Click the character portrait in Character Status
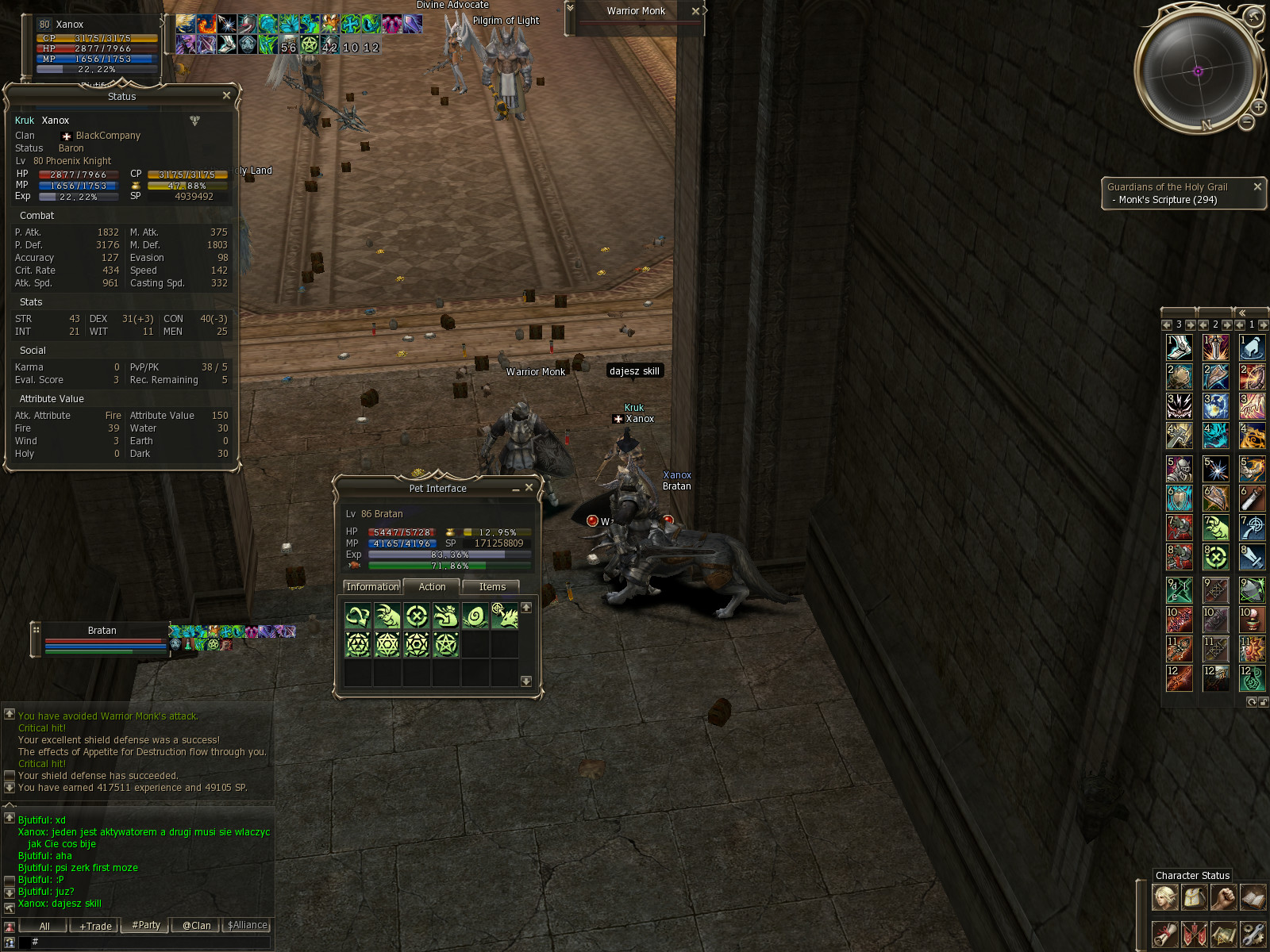This screenshot has width=1270, height=952. click(x=1165, y=897)
